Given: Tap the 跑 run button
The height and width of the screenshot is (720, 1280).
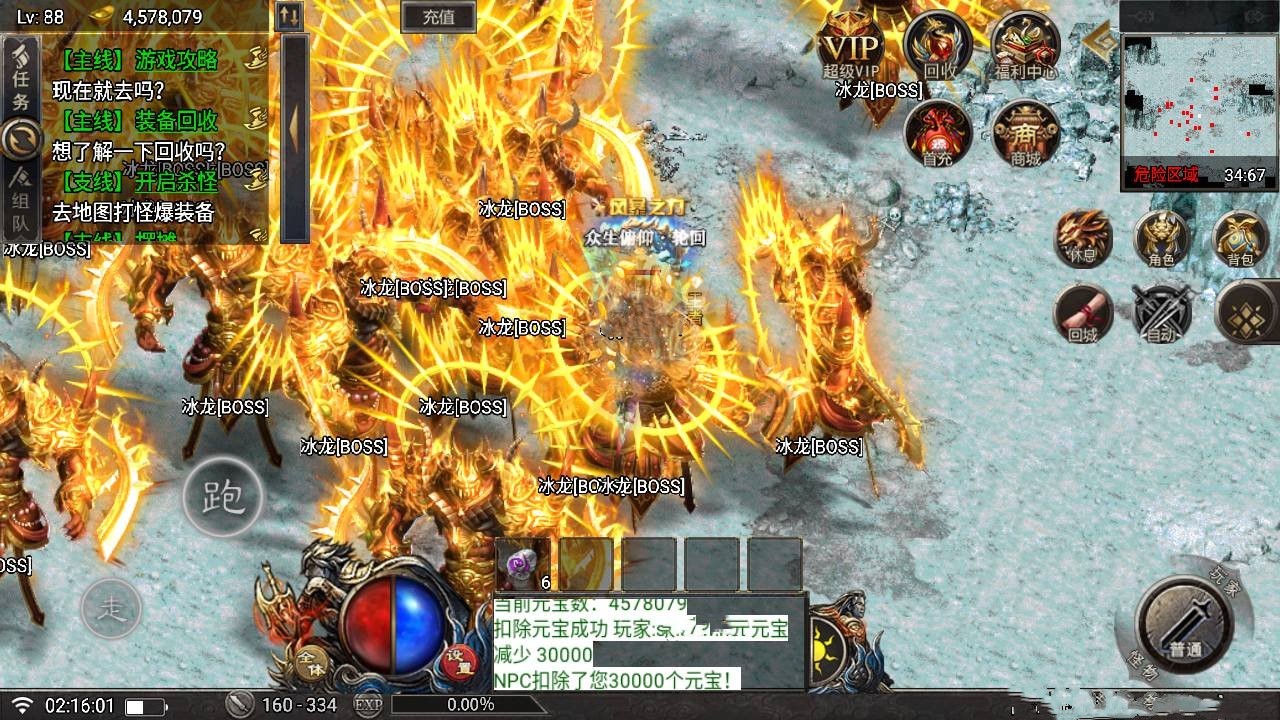Looking at the screenshot, I should point(223,497).
